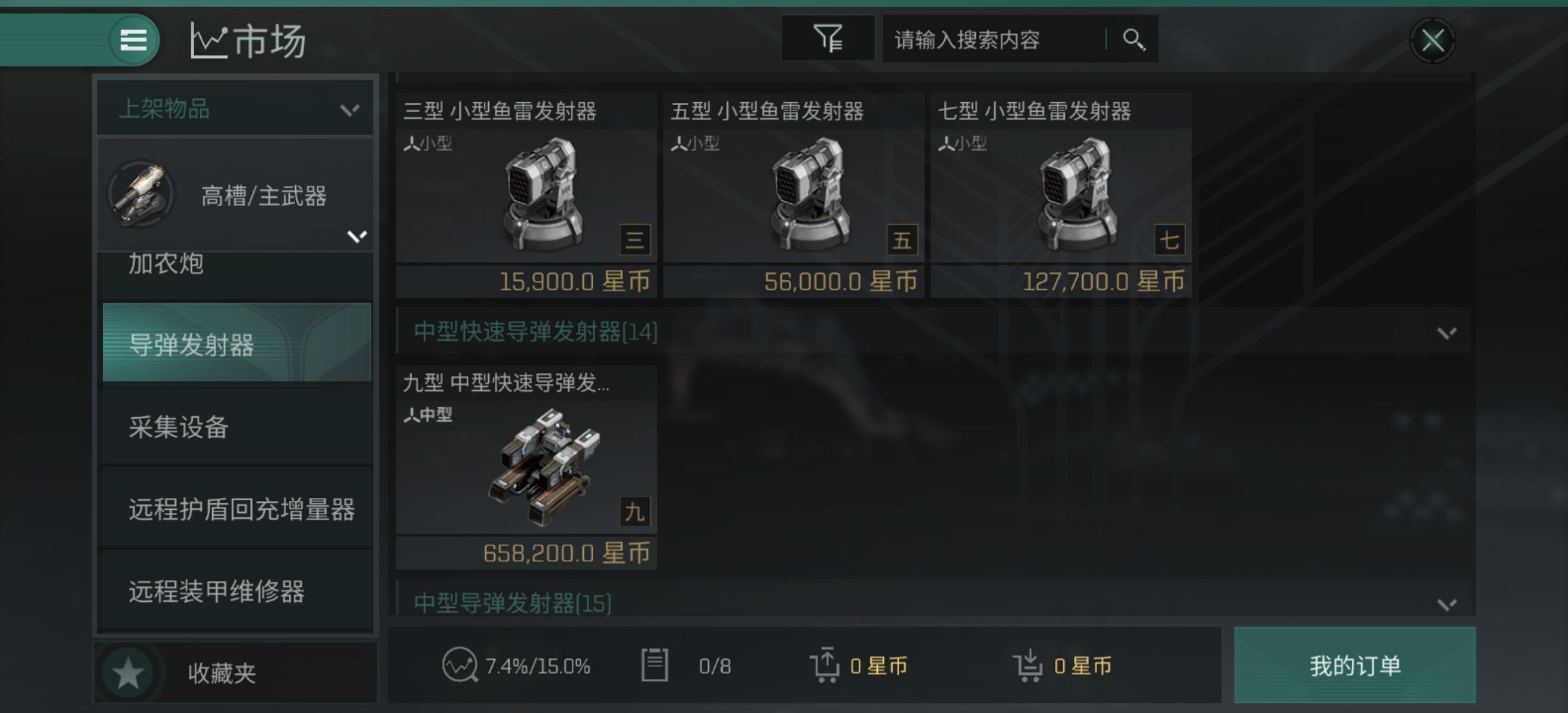Click the line-chart icon beside 市场 title
This screenshot has width=1568, height=713.
point(209,39)
